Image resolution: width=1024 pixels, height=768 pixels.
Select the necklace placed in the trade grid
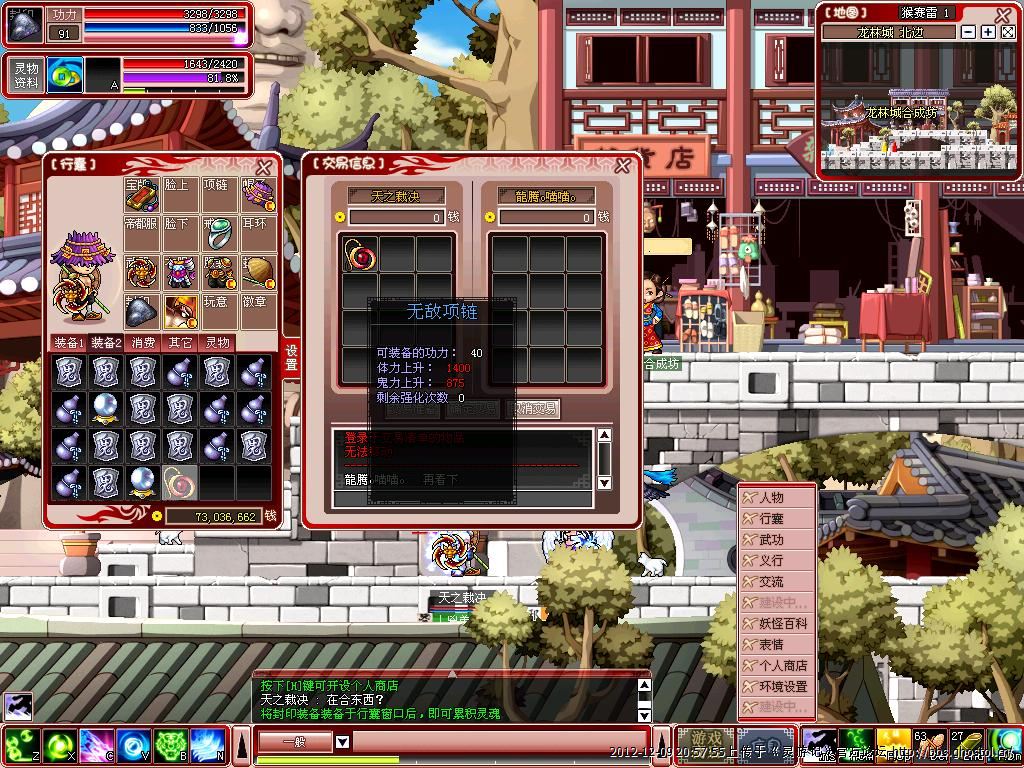point(360,254)
